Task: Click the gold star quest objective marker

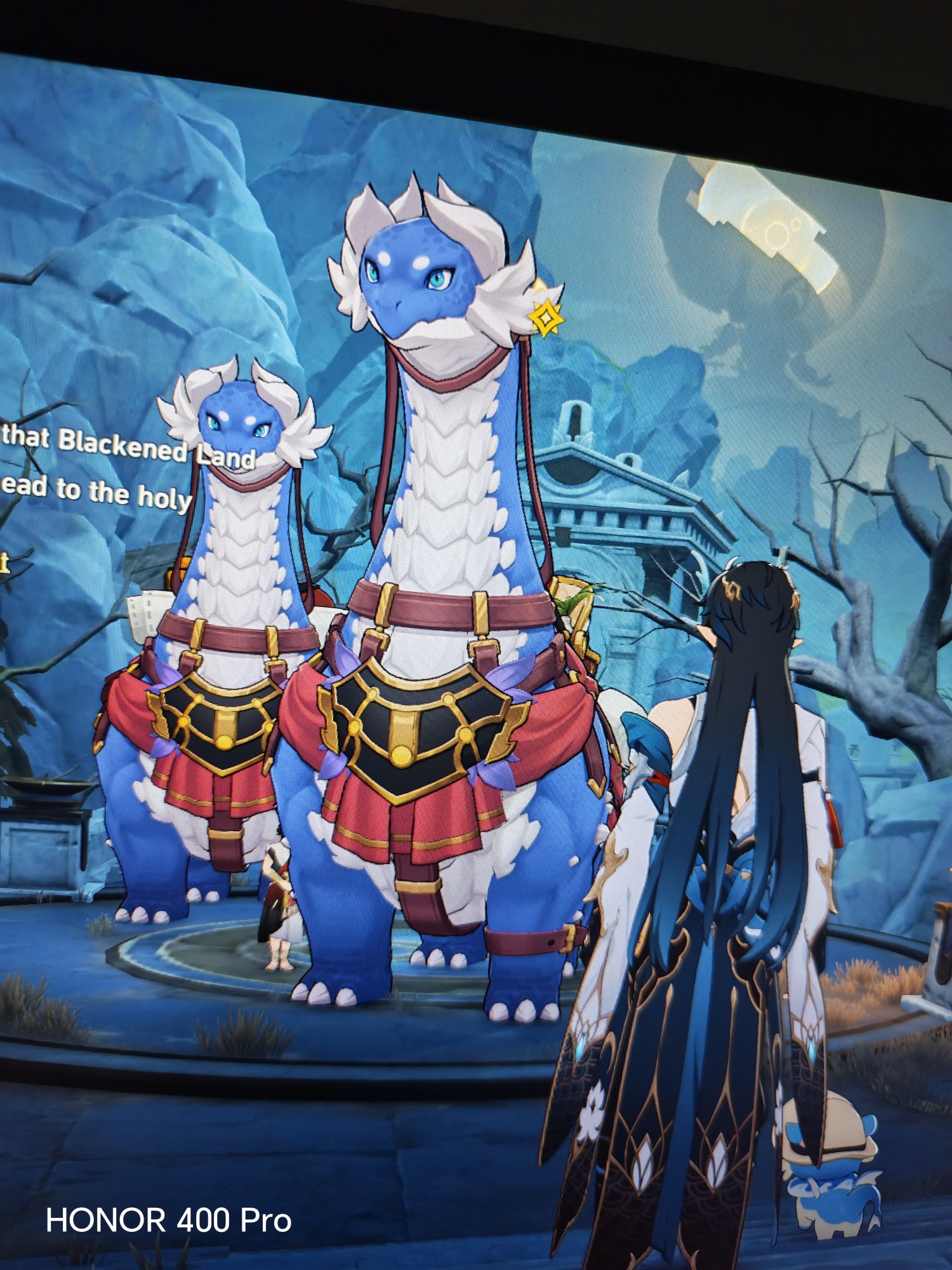Action: click(545, 316)
